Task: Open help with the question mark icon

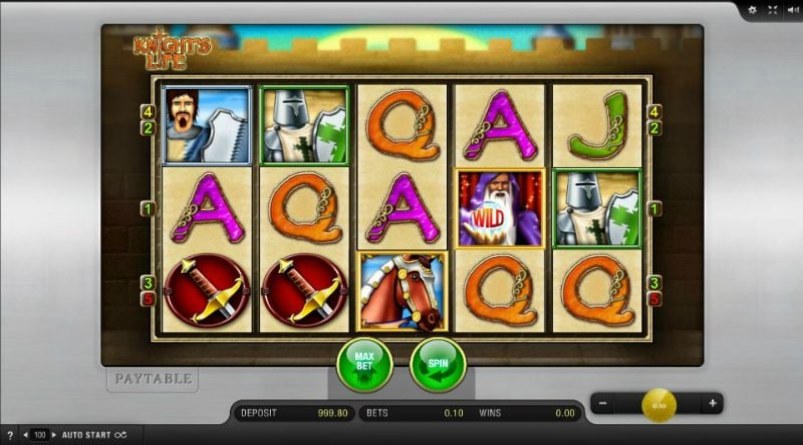Action: coord(9,436)
